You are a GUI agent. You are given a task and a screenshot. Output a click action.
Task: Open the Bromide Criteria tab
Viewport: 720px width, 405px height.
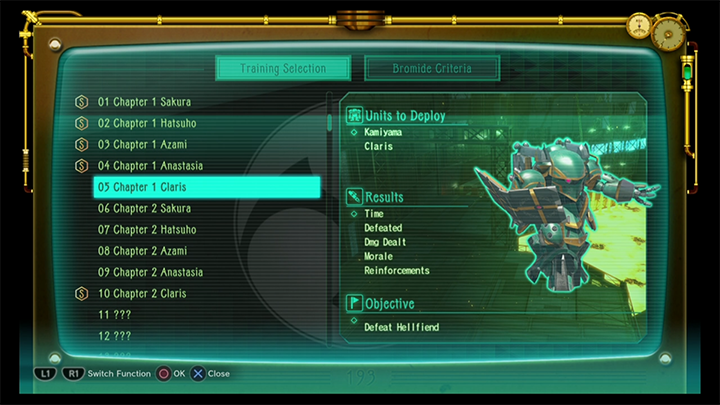click(431, 69)
